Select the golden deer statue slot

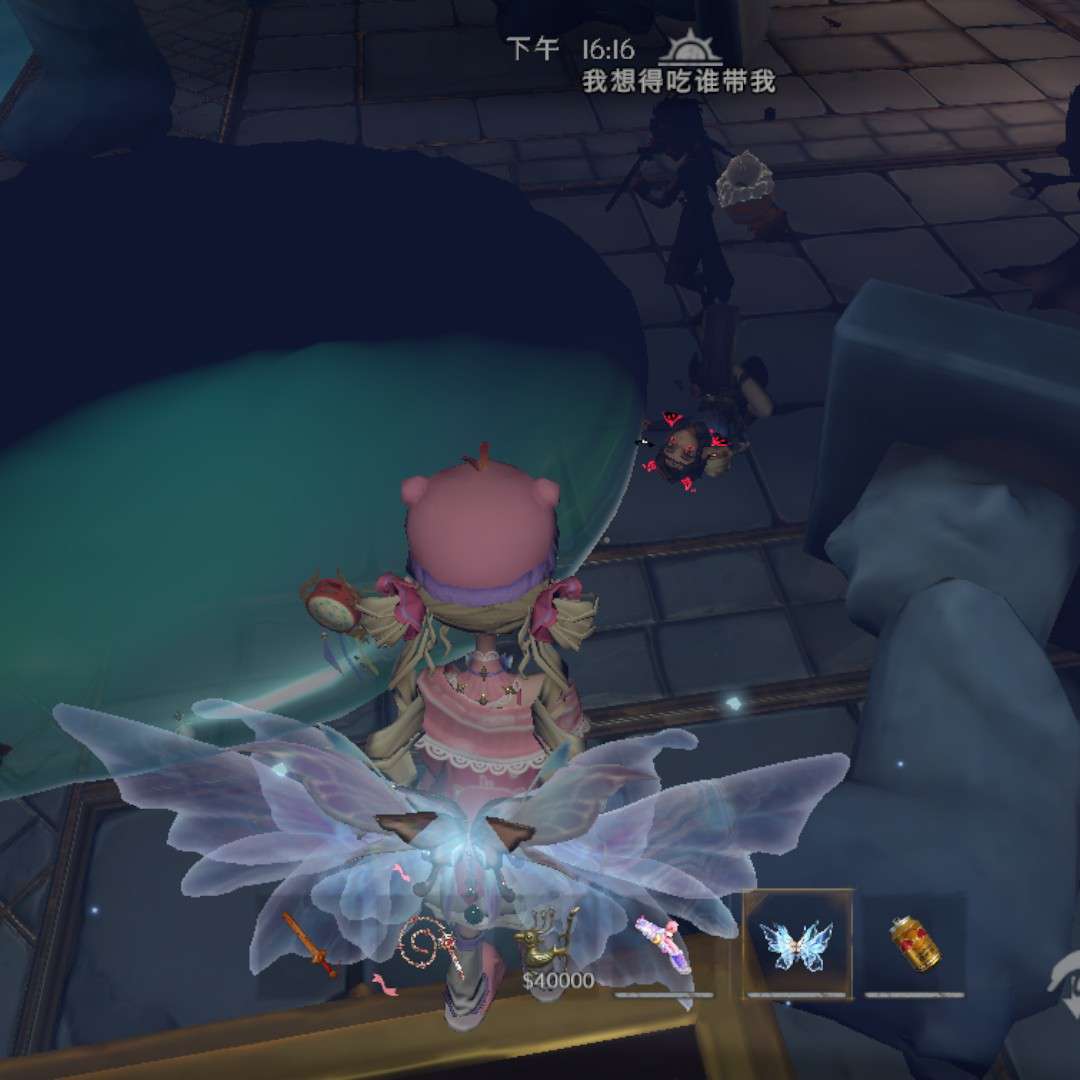tap(547, 940)
